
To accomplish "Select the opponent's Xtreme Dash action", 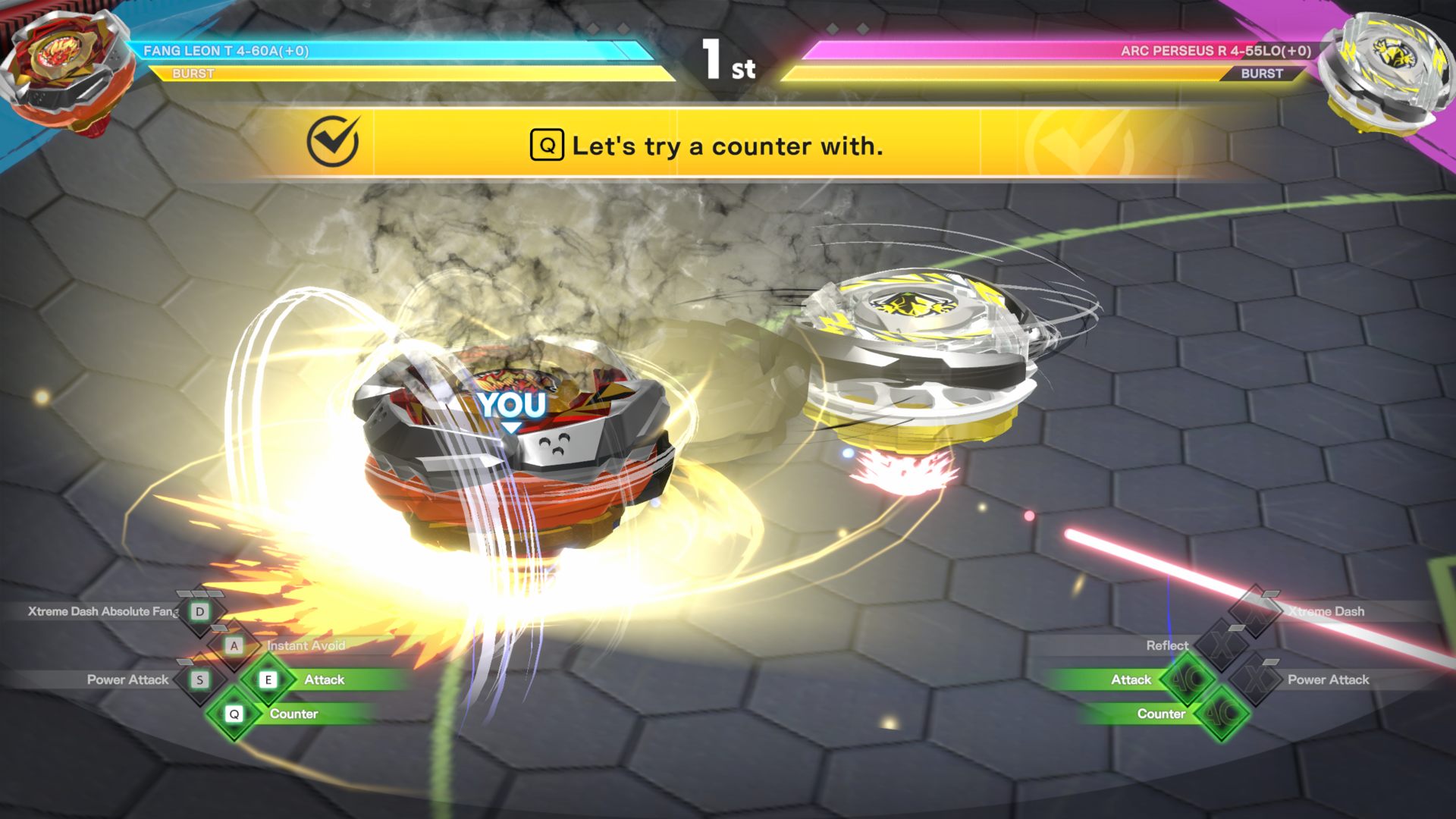I will (x=1256, y=611).
